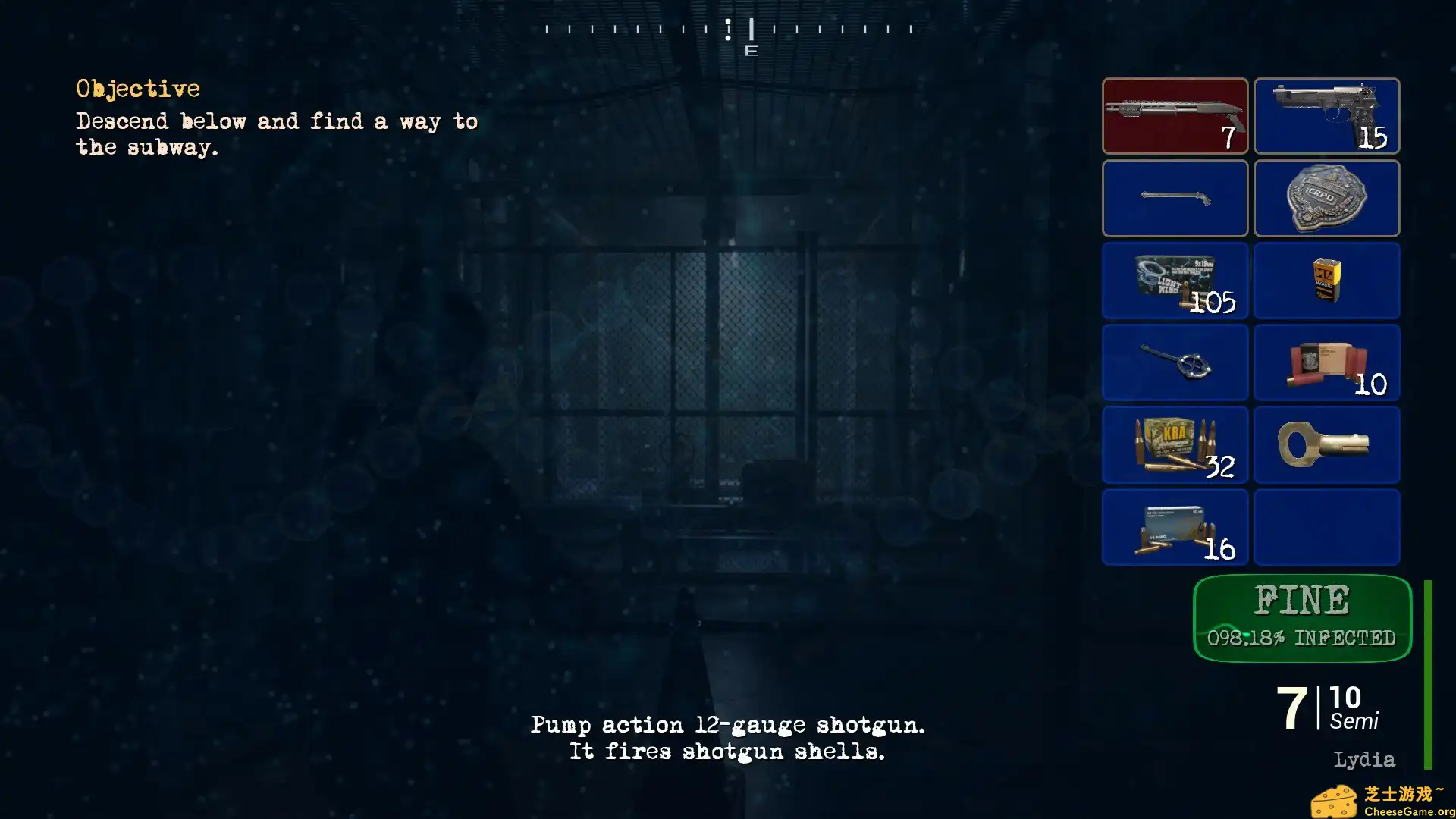Click the character name Lydia
1456x819 pixels.
point(1363,759)
